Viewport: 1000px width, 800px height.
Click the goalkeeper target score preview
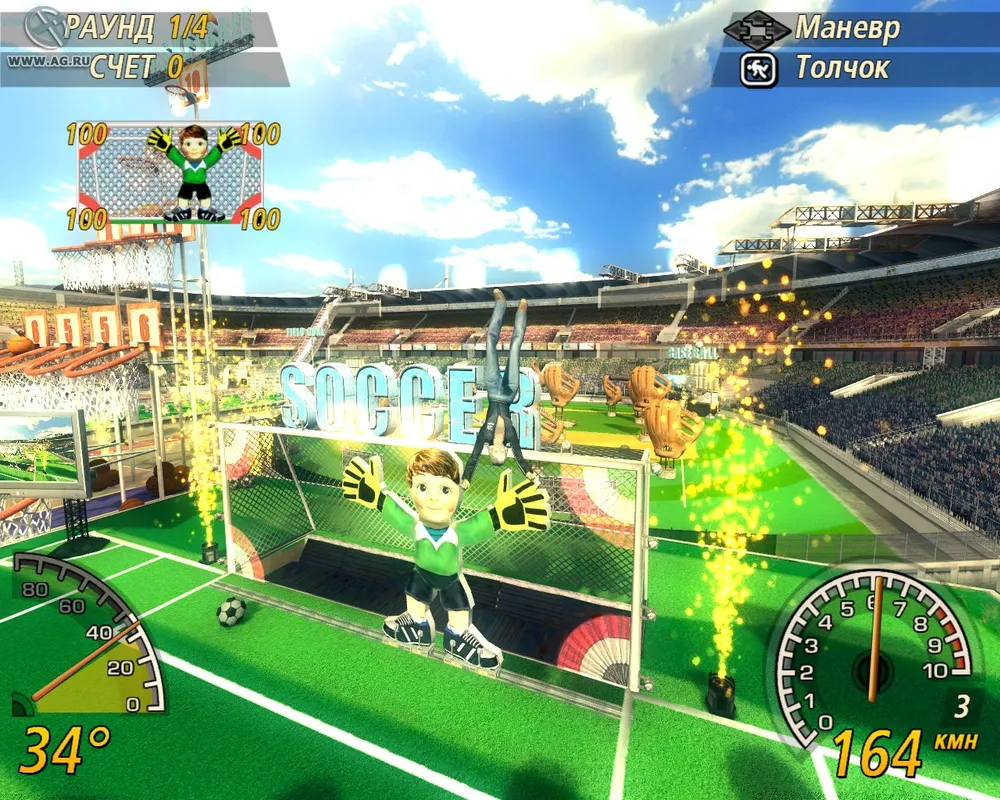point(170,173)
